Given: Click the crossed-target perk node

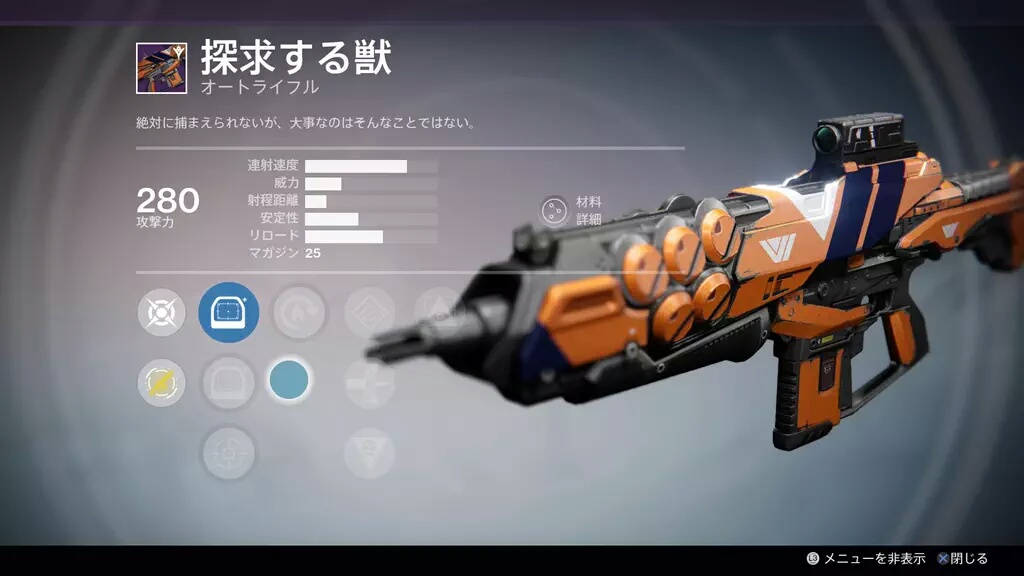Looking at the screenshot, I should point(161,313).
